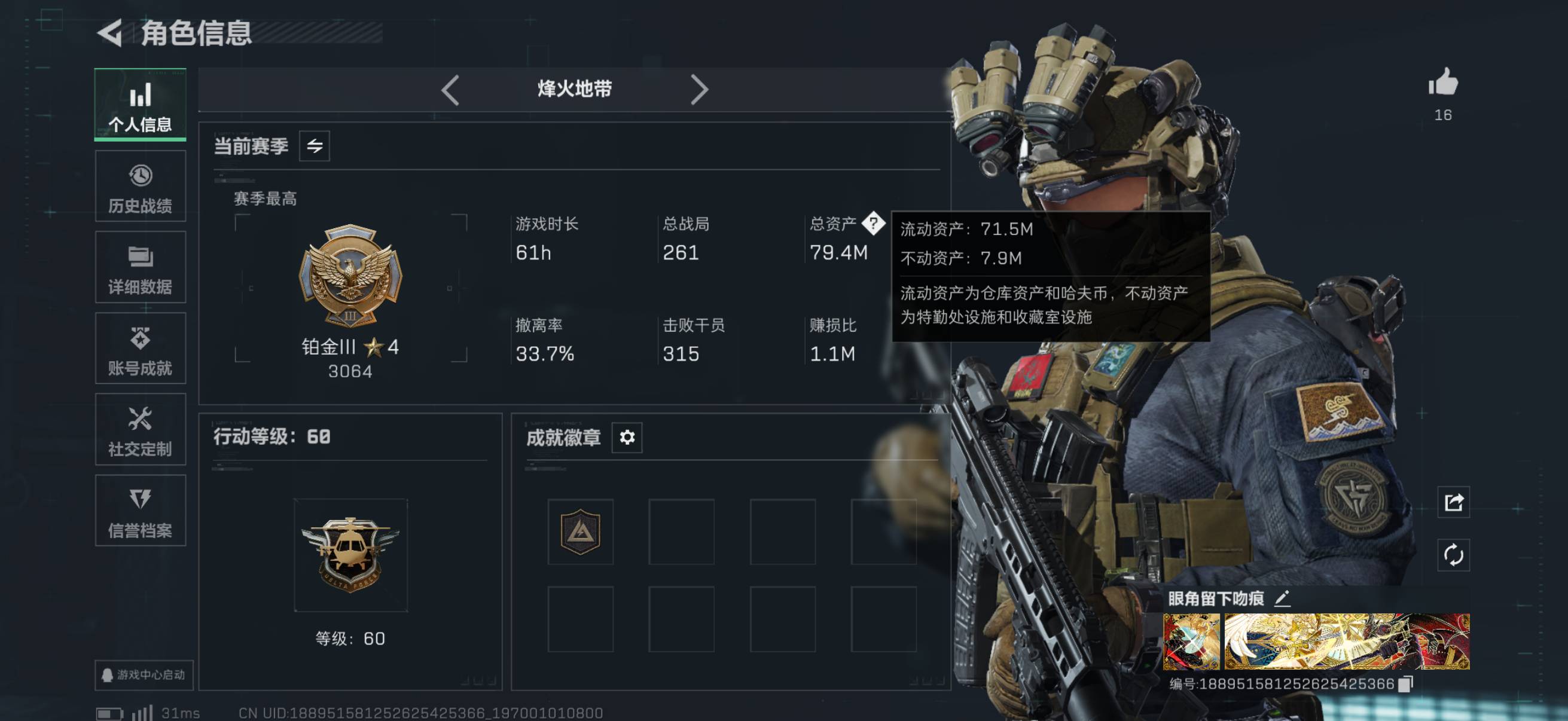Switch to the previous game mode arrow
The width and height of the screenshot is (1568, 721).
click(x=450, y=90)
